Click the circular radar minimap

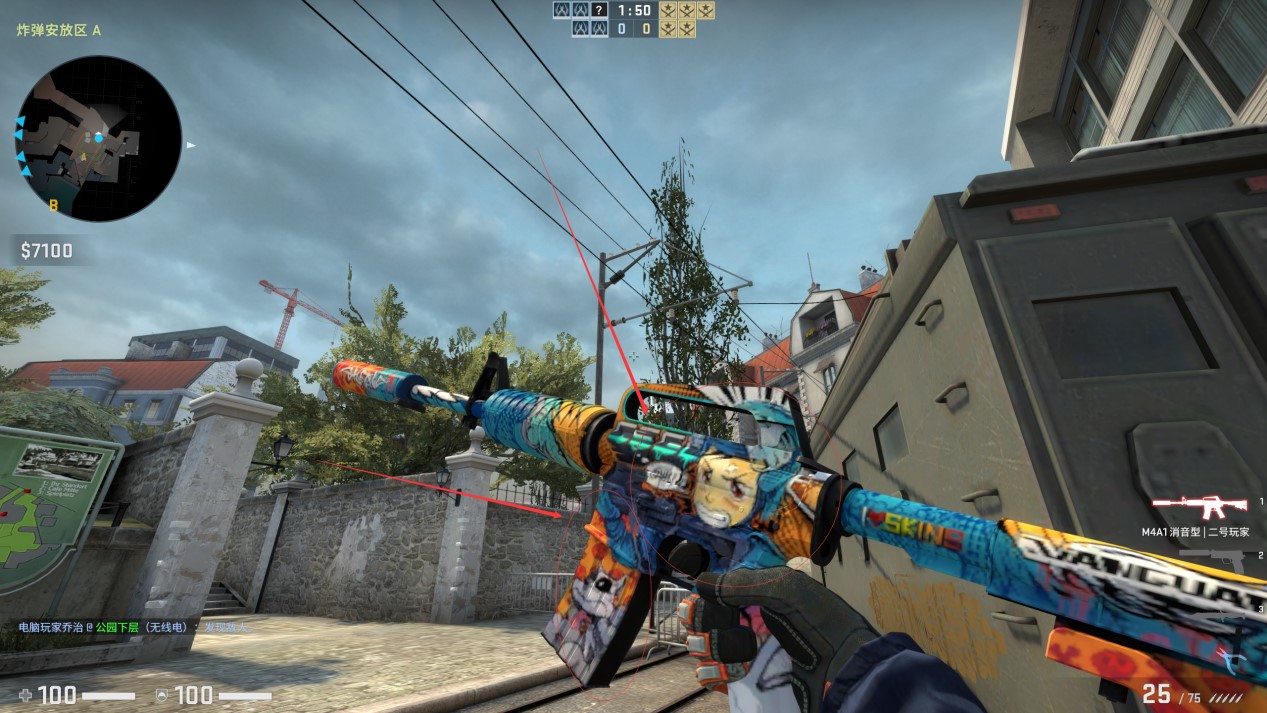pyautogui.click(x=98, y=138)
